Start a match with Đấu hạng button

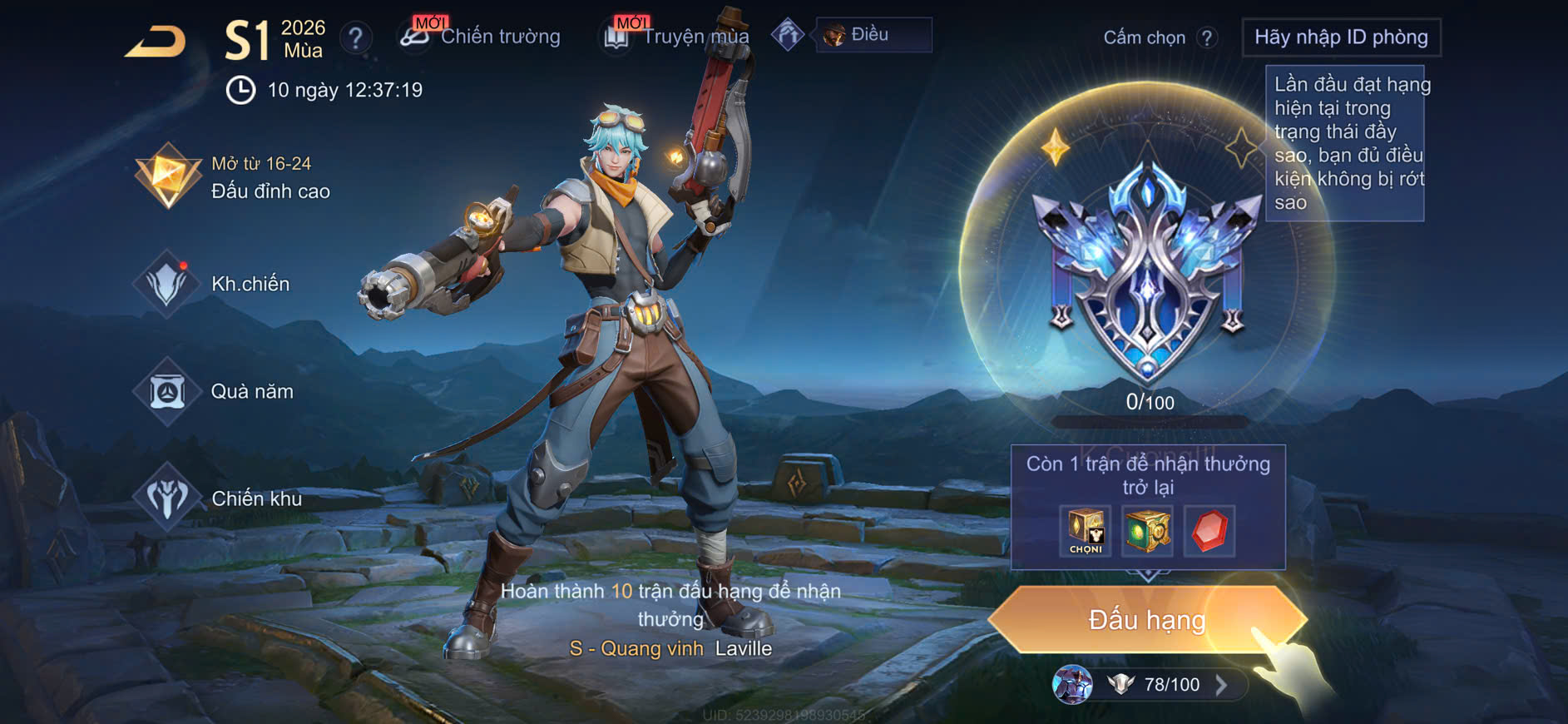(1147, 620)
